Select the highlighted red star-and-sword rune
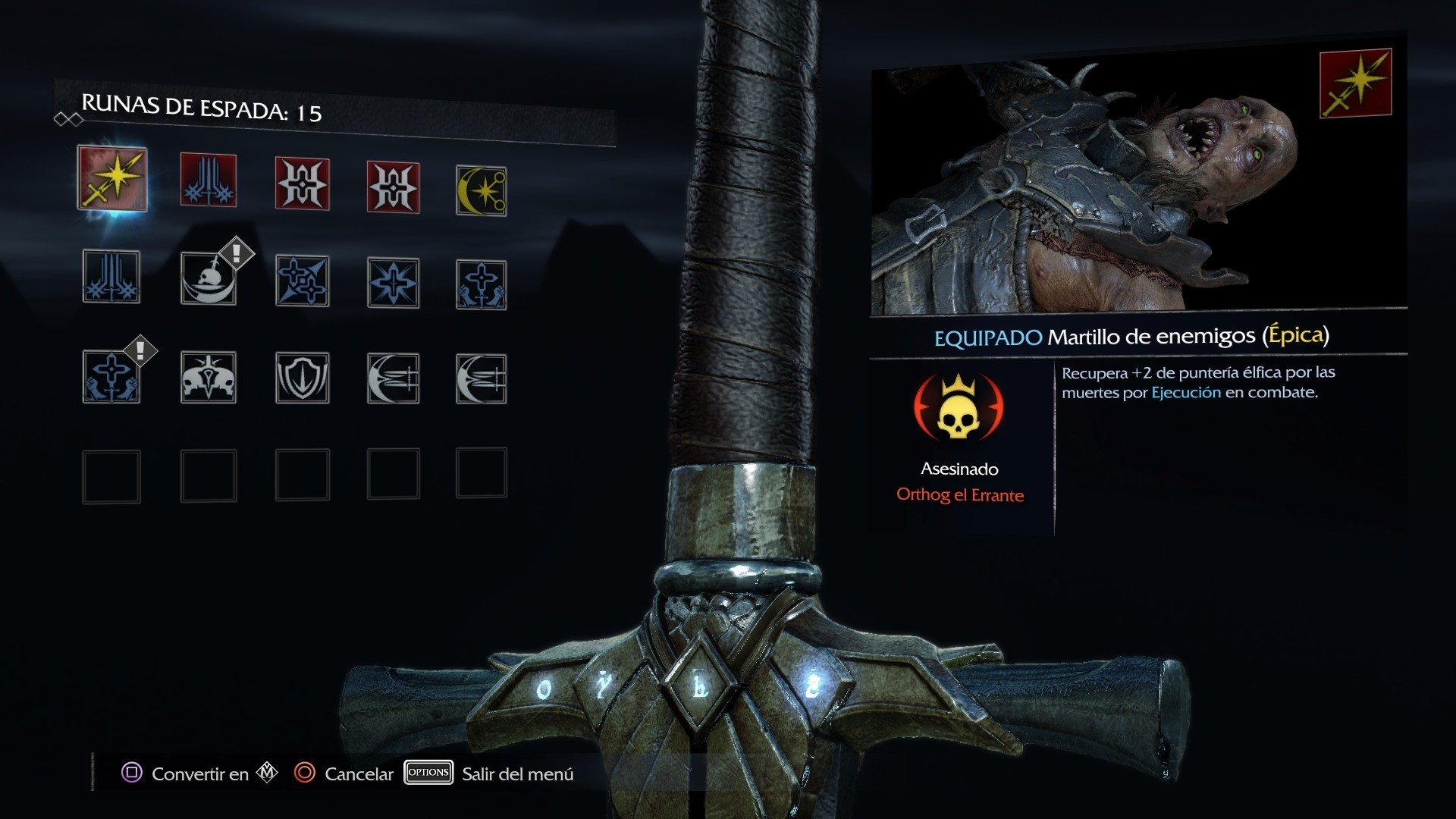Image resolution: width=1456 pixels, height=819 pixels. [x=112, y=179]
